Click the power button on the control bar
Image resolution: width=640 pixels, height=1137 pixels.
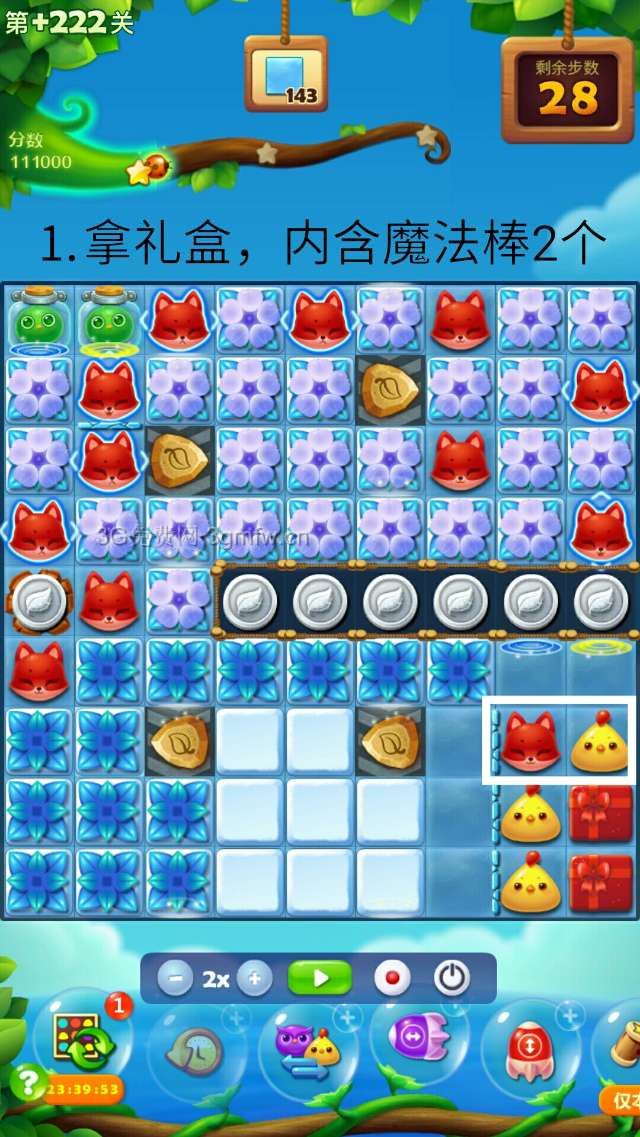click(451, 978)
